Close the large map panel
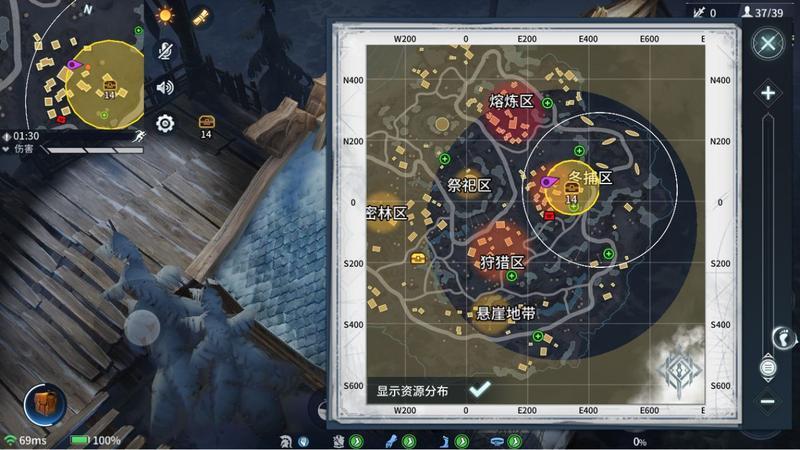 [767, 43]
